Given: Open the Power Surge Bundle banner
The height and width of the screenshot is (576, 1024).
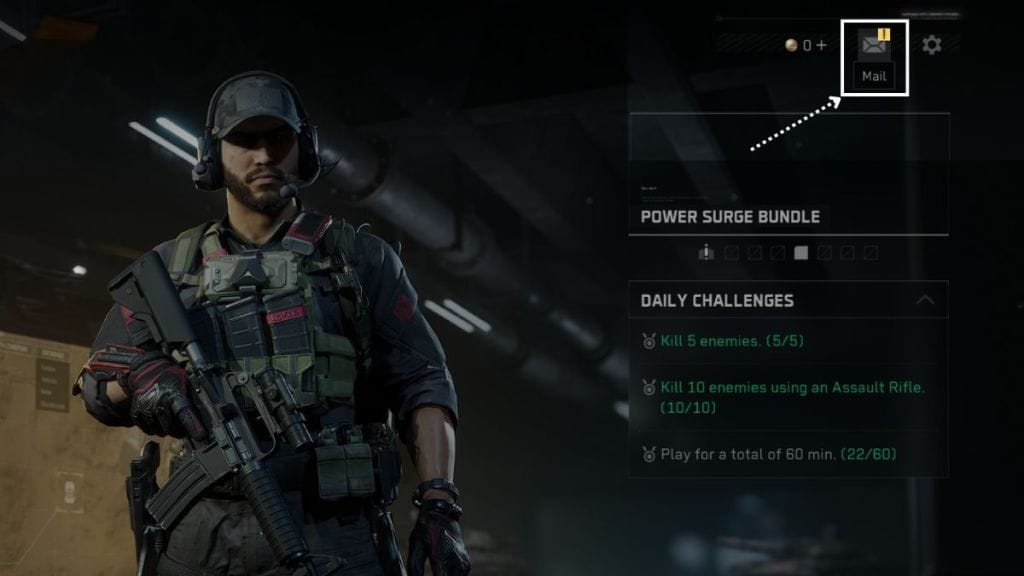Looking at the screenshot, I should pyautogui.click(x=788, y=174).
